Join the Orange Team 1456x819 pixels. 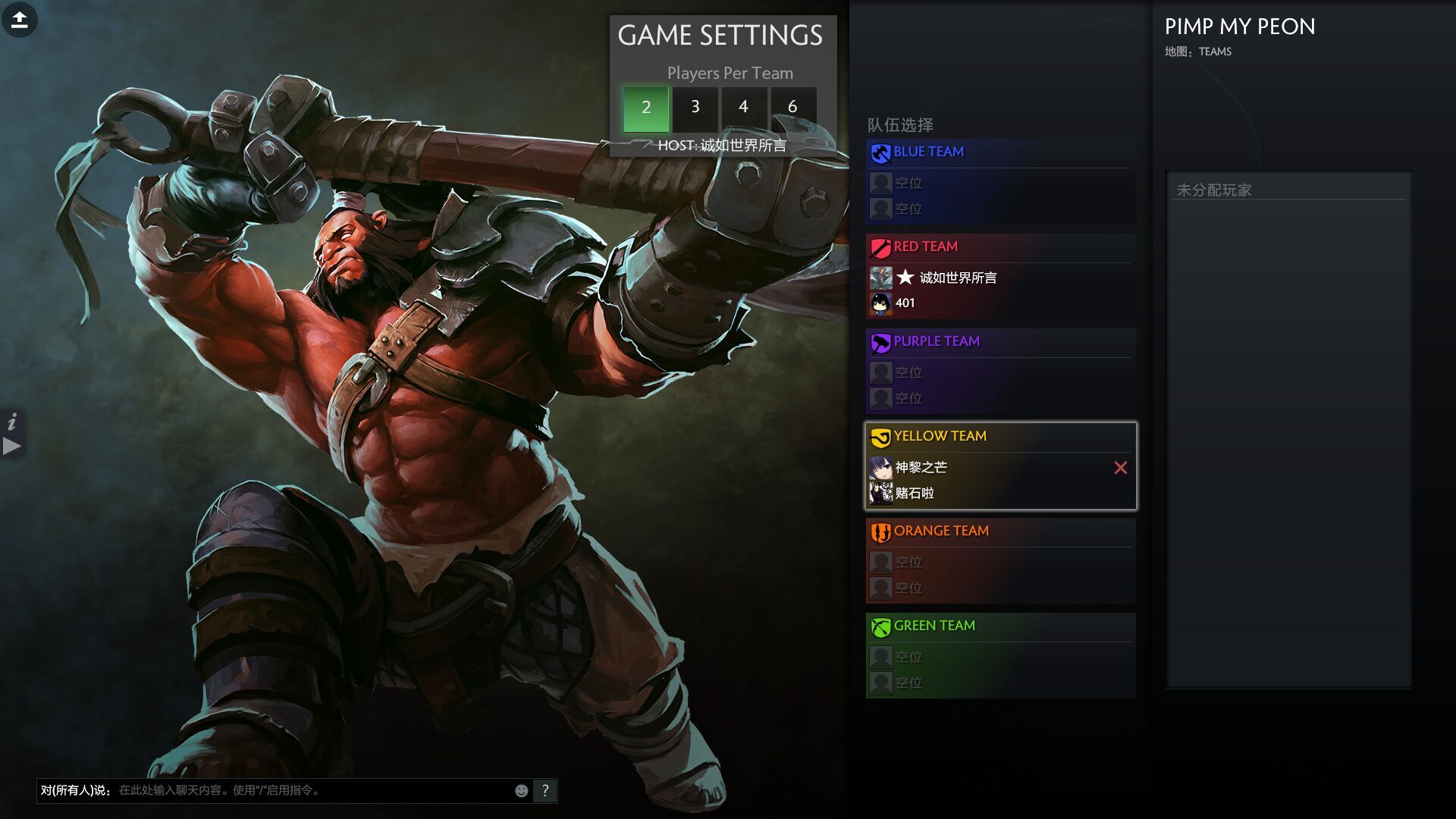pyautogui.click(x=941, y=531)
